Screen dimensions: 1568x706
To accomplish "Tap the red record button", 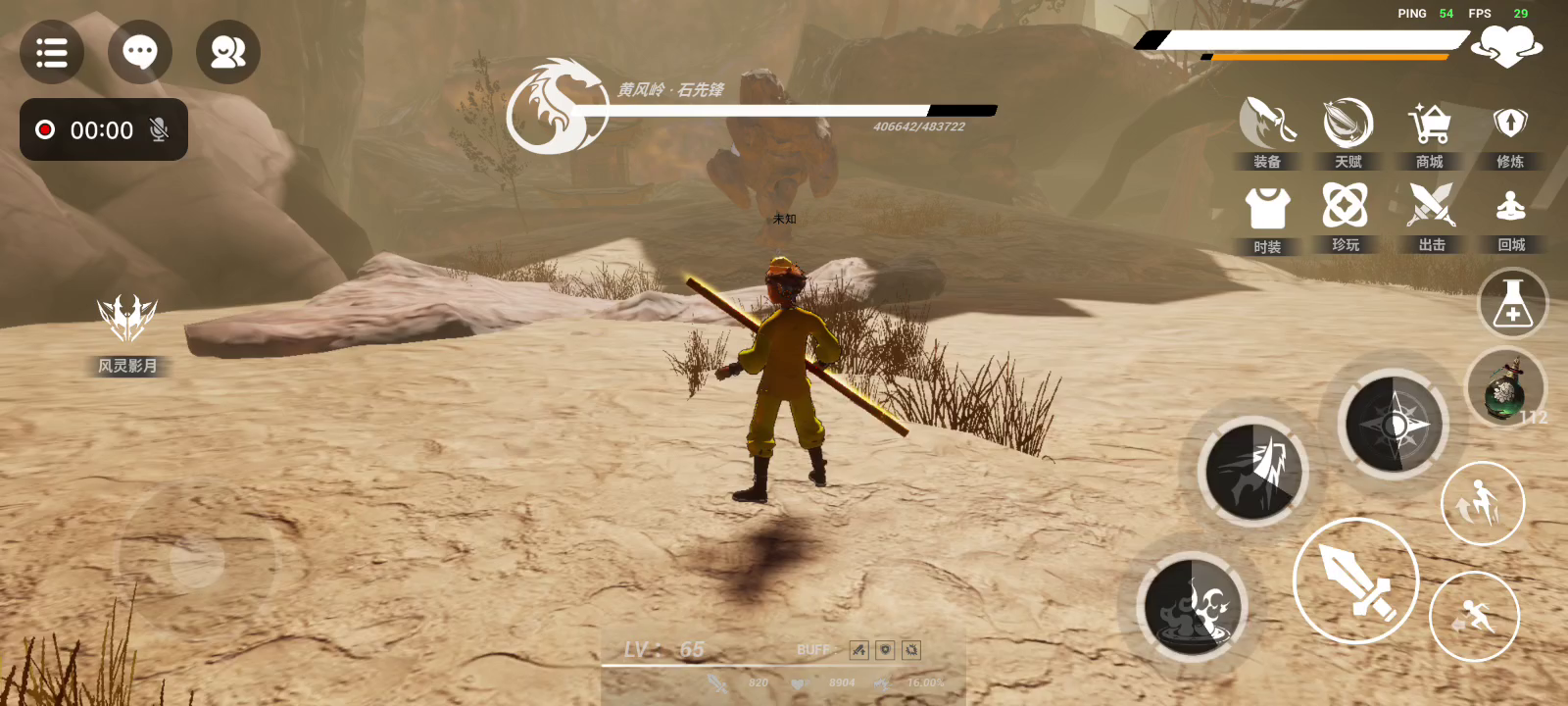I will [45, 129].
